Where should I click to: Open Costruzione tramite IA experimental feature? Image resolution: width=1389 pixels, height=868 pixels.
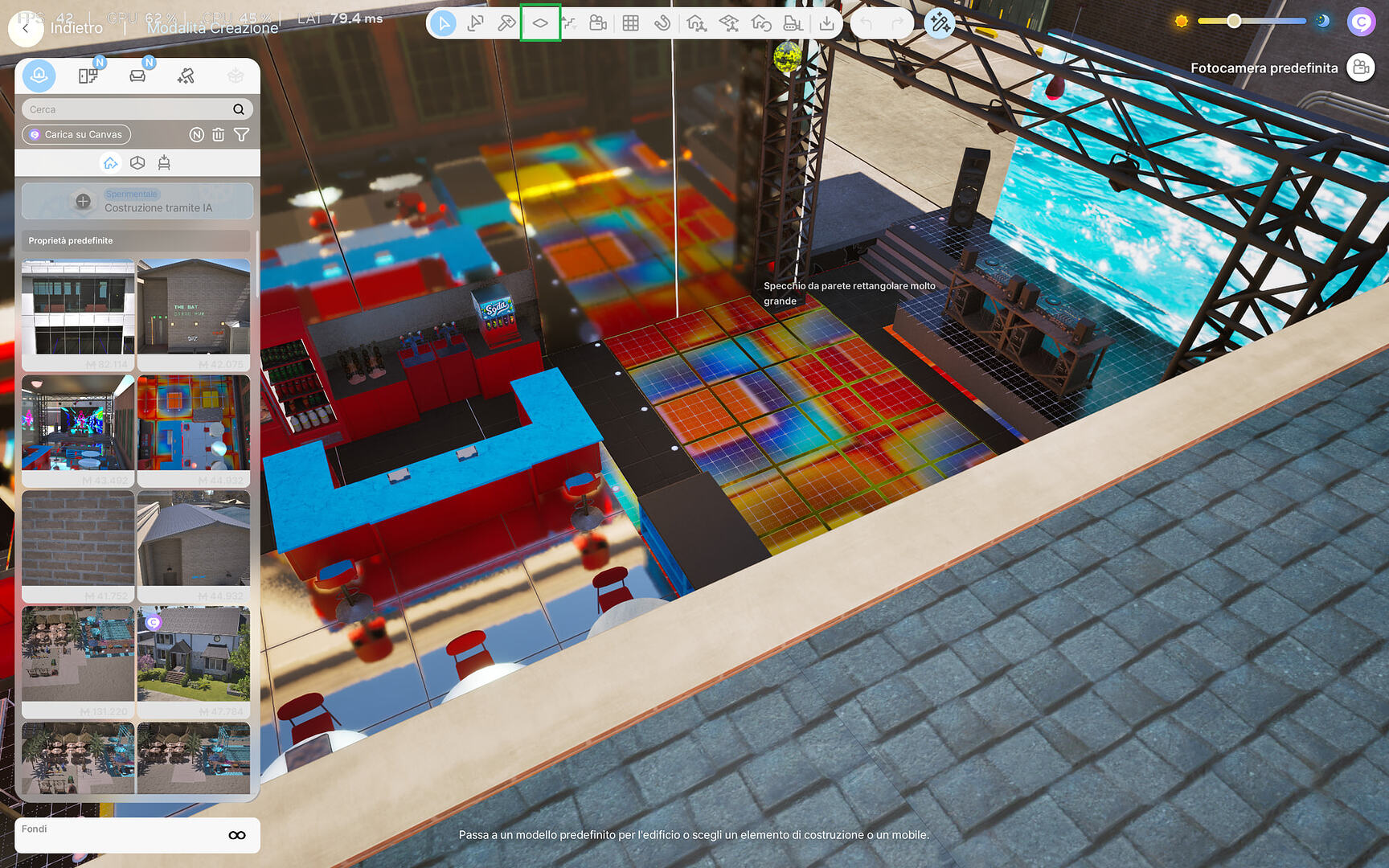[137, 201]
